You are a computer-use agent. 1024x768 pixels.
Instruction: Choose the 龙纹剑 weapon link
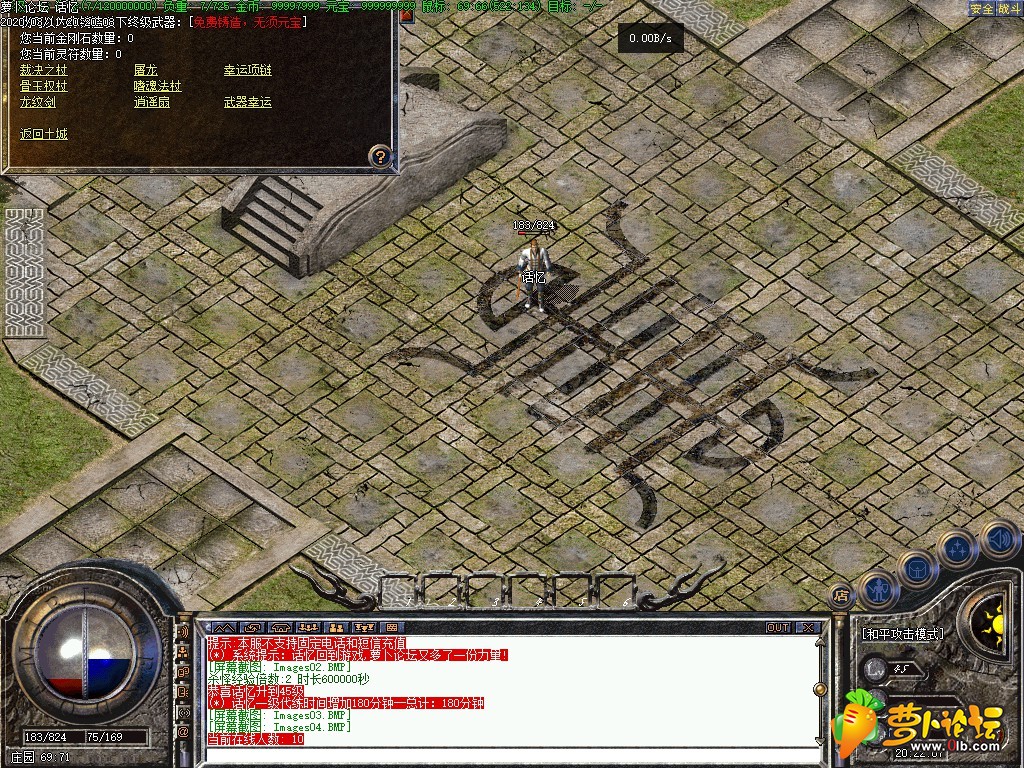click(38, 102)
